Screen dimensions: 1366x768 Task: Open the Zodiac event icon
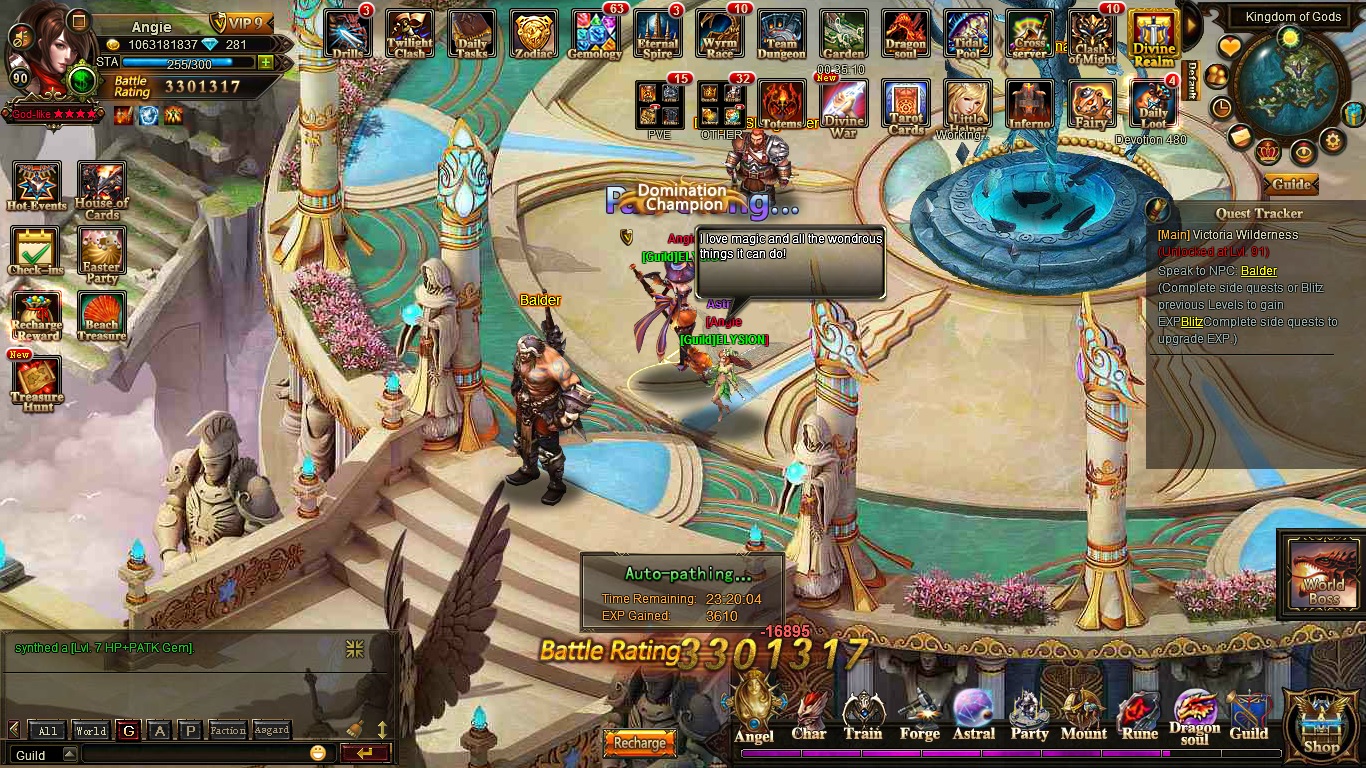tap(533, 35)
